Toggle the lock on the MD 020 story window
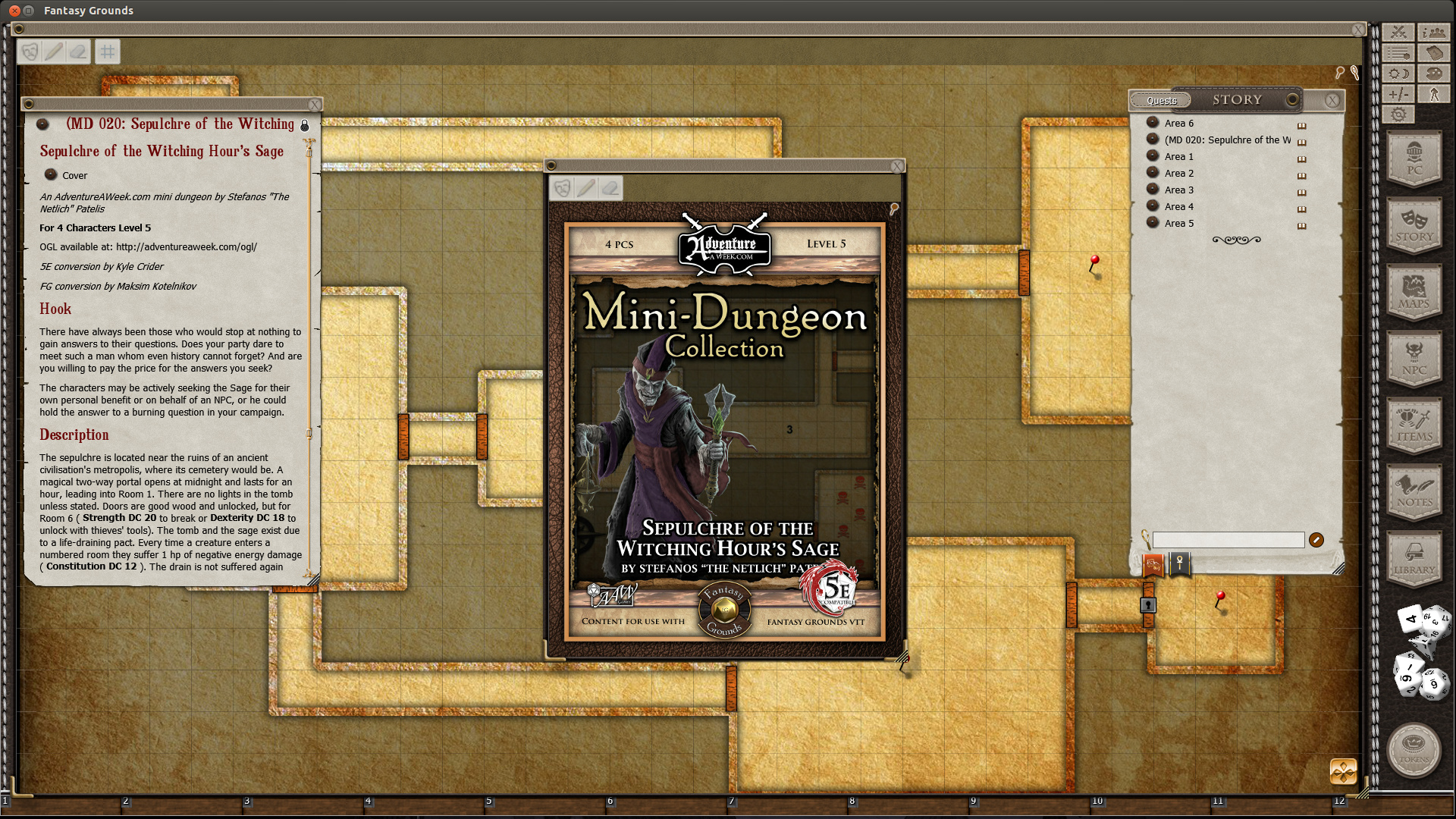The width and height of the screenshot is (1456, 819). tap(304, 125)
